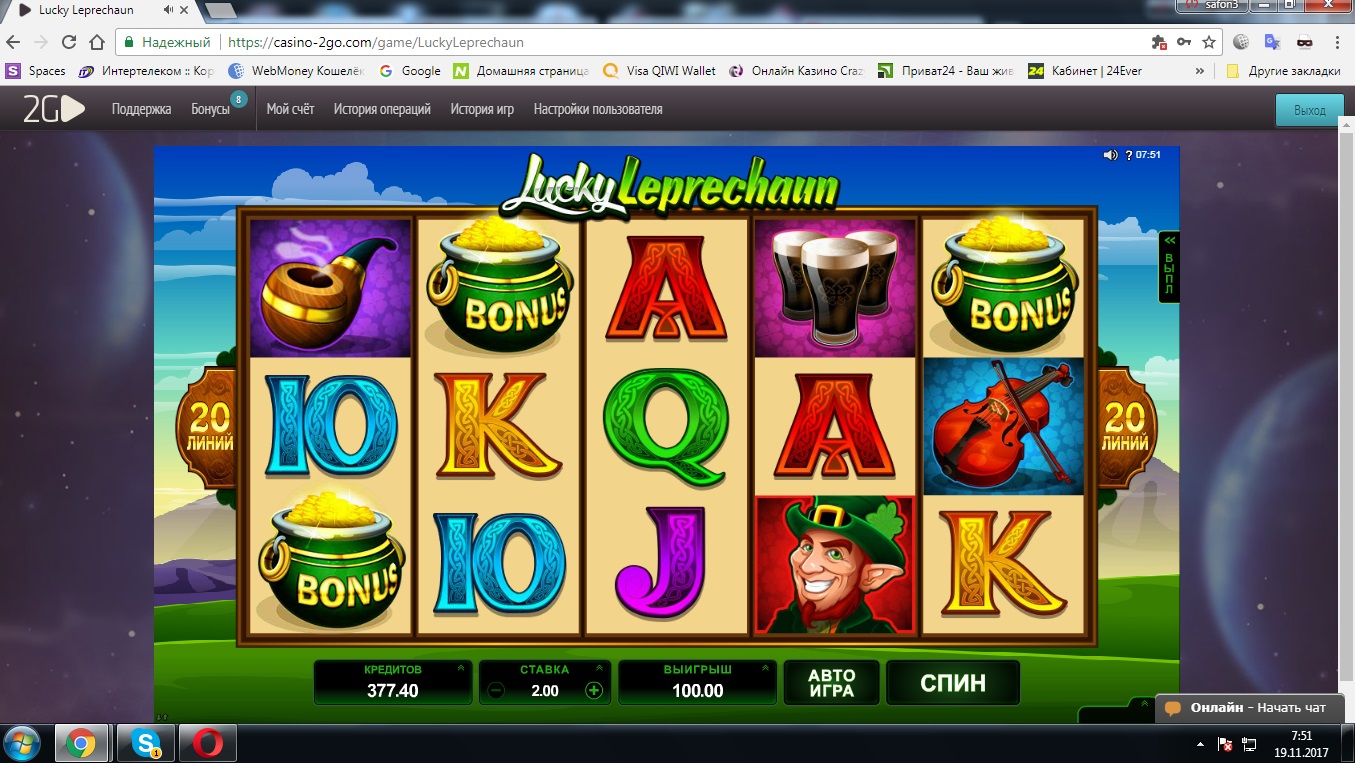
Task: Increase the bet with the plus button
Action: click(594, 690)
